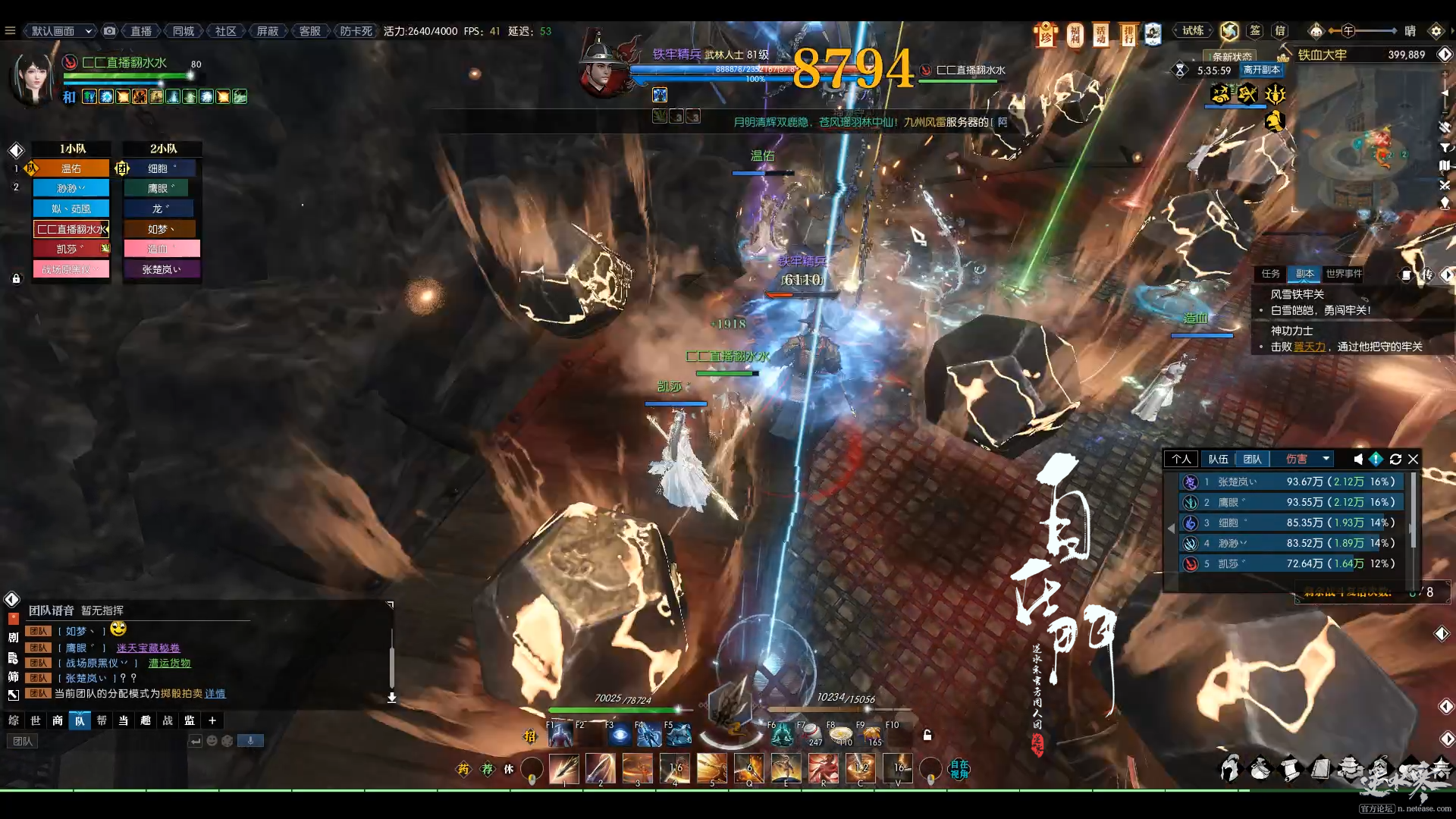Viewport: 1456px width, 819px height.
Task: Close the damage statistics panel
Action: point(1414,459)
